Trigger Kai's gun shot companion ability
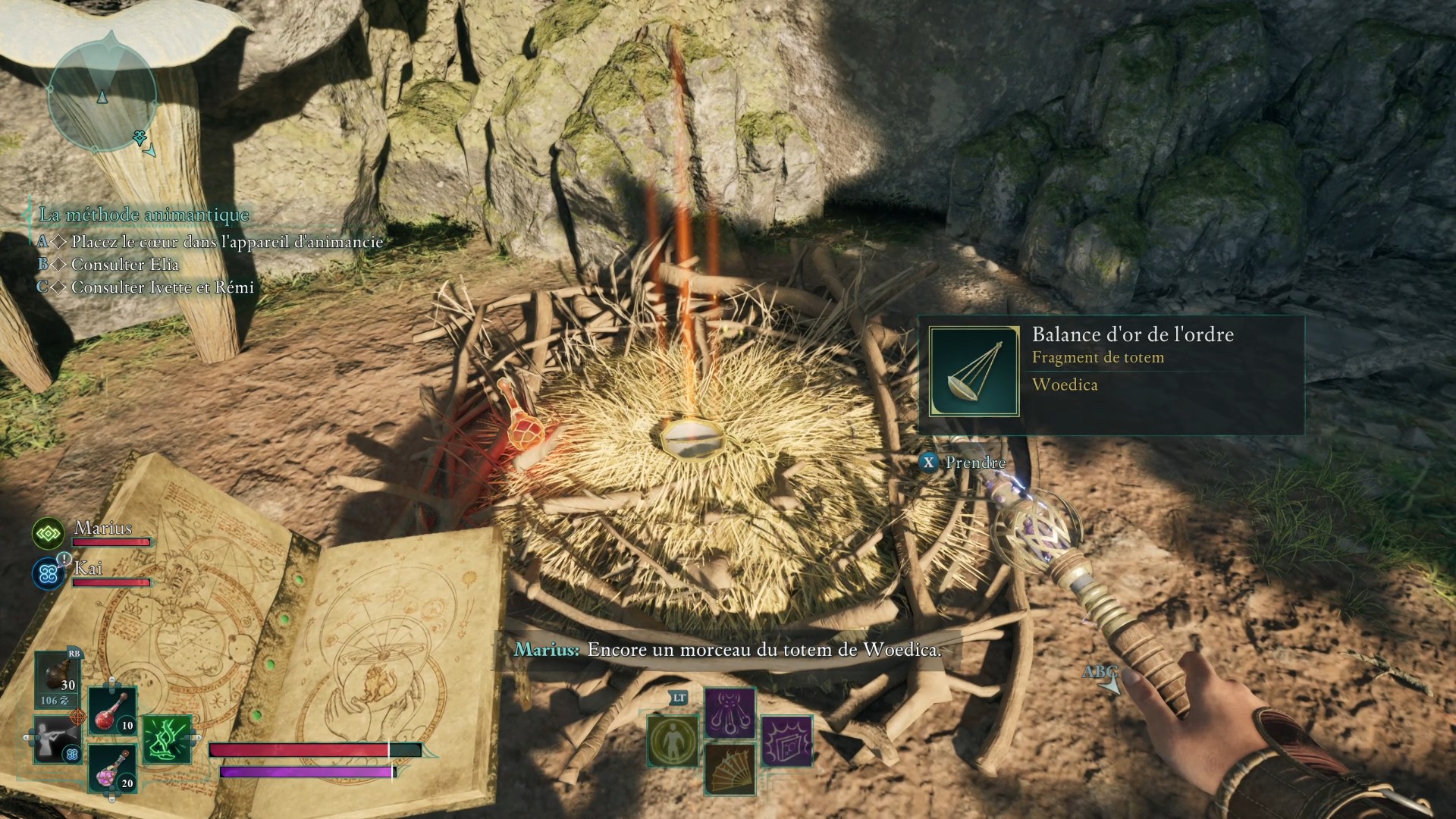1456x819 pixels. [x=58, y=739]
